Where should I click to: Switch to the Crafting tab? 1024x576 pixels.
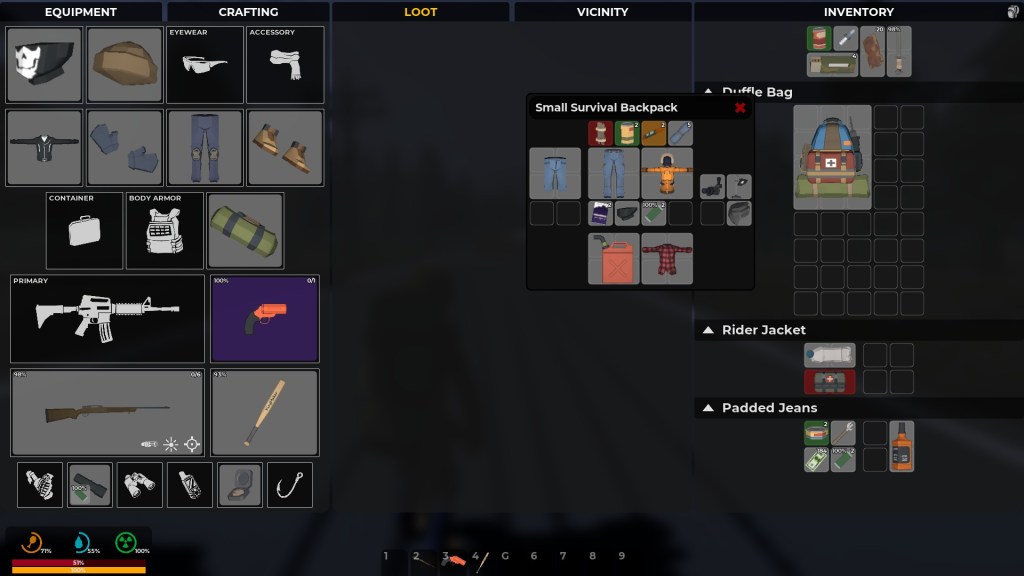pyautogui.click(x=248, y=12)
